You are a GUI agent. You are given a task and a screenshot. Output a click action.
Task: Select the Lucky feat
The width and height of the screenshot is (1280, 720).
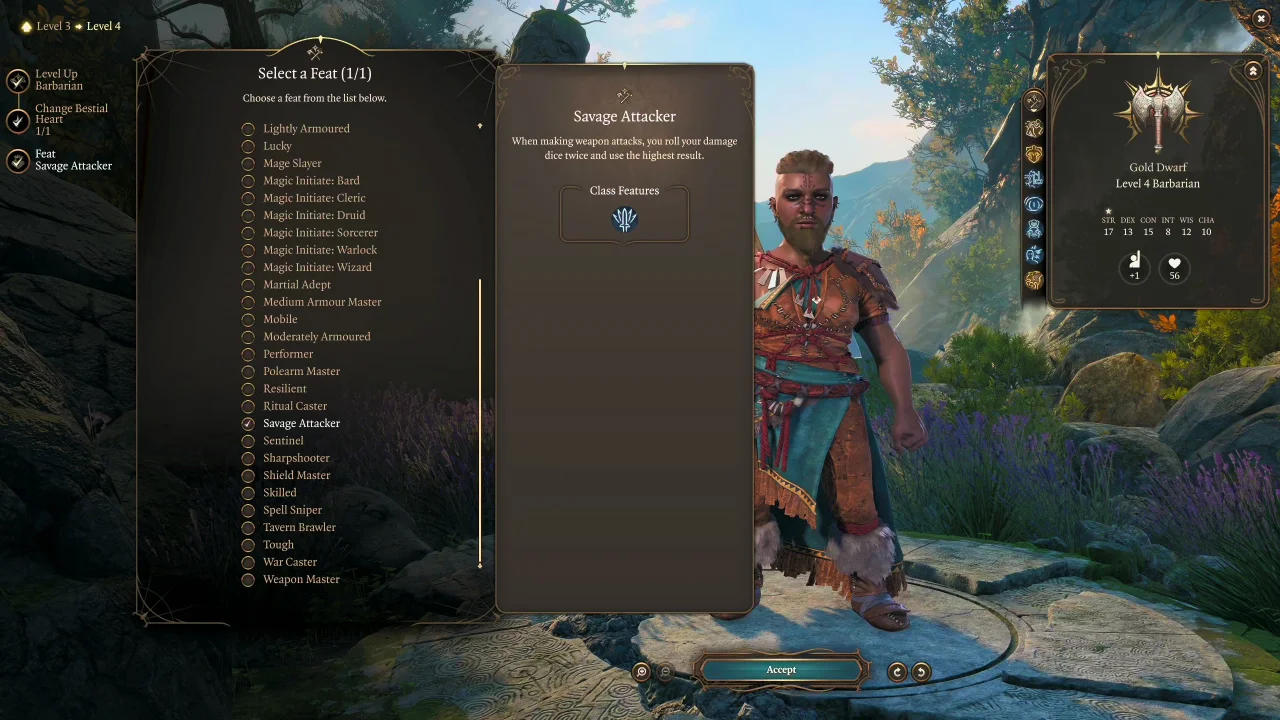tap(277, 146)
